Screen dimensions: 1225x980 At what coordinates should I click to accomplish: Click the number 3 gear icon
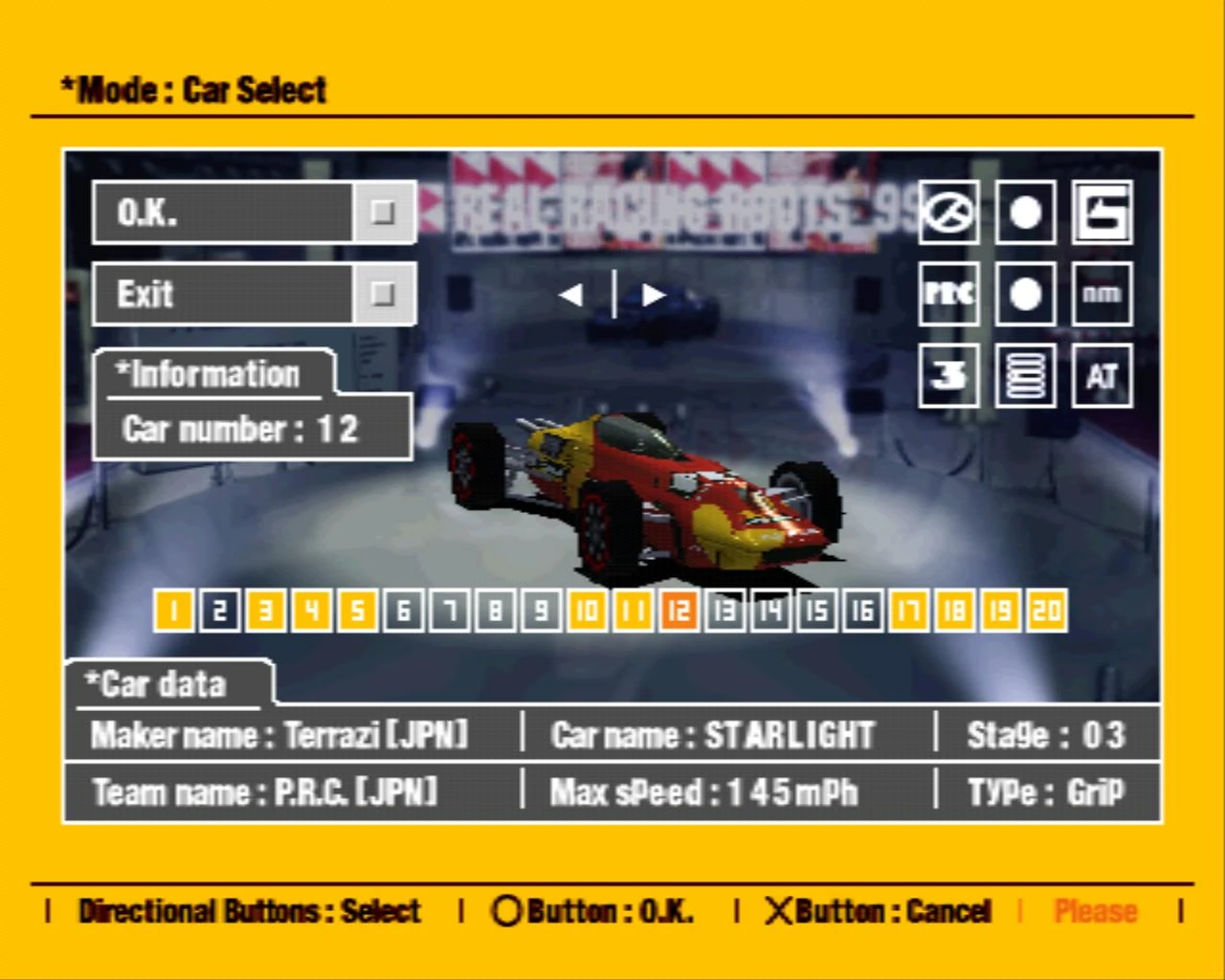[948, 376]
